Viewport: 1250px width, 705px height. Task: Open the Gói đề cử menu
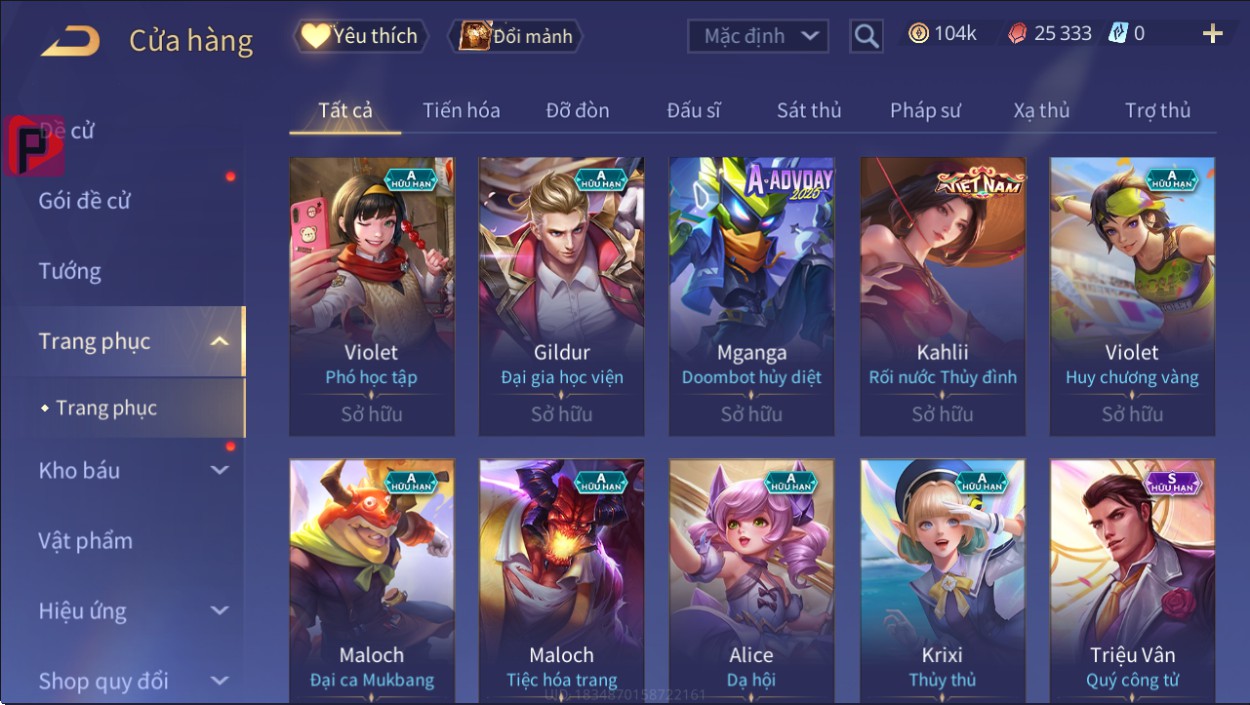click(85, 201)
